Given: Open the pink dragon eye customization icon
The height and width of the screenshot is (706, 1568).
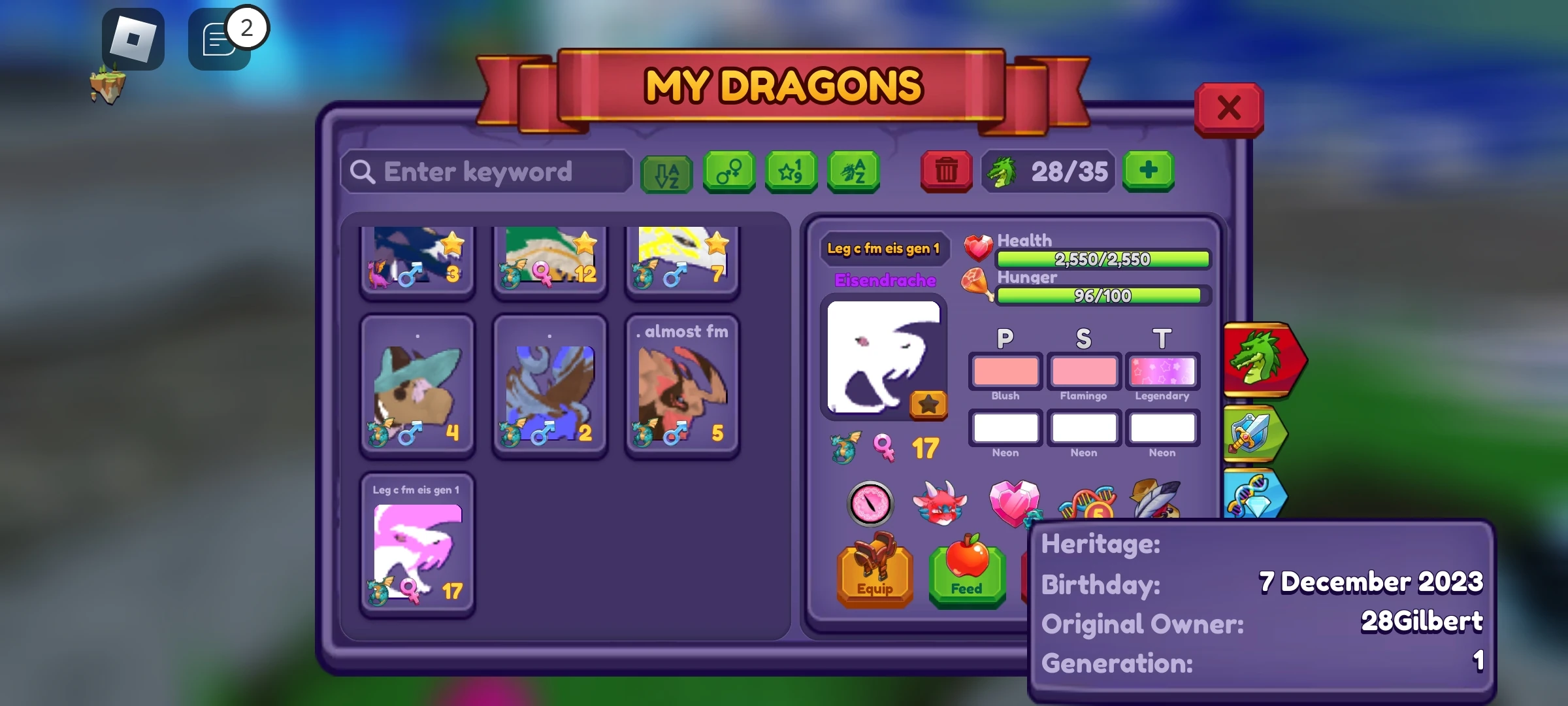Looking at the screenshot, I should pos(870,504).
